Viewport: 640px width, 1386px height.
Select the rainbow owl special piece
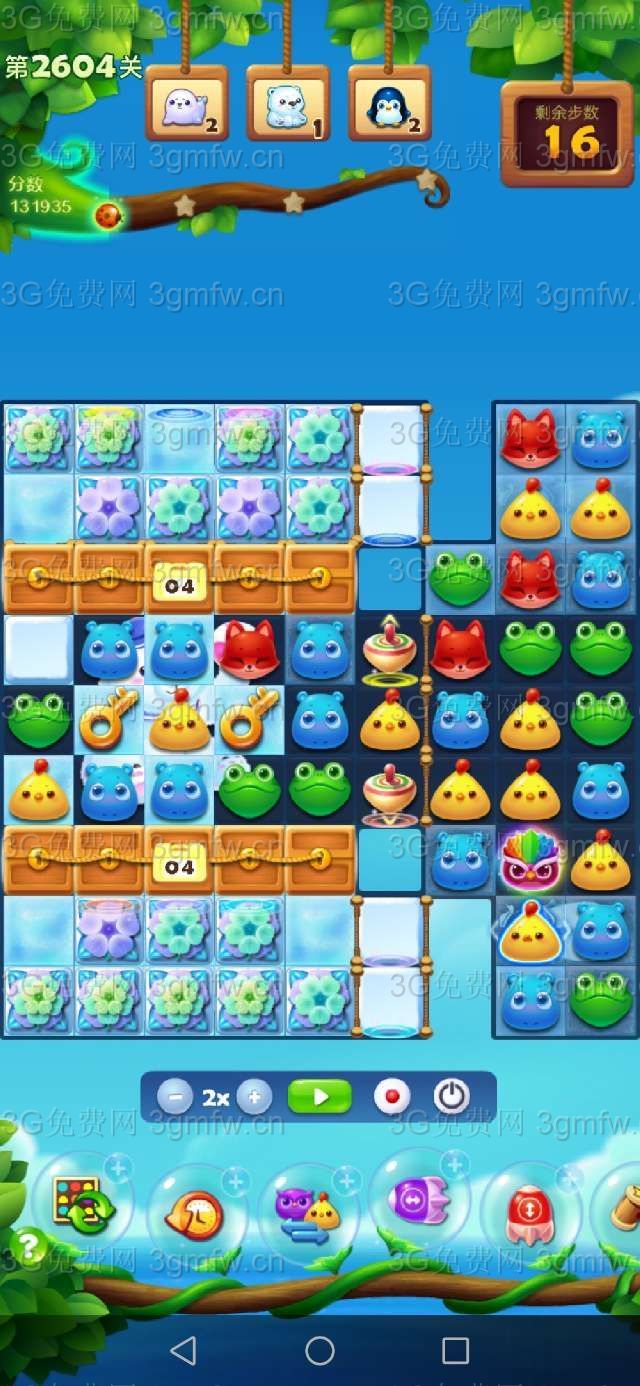pos(531,859)
